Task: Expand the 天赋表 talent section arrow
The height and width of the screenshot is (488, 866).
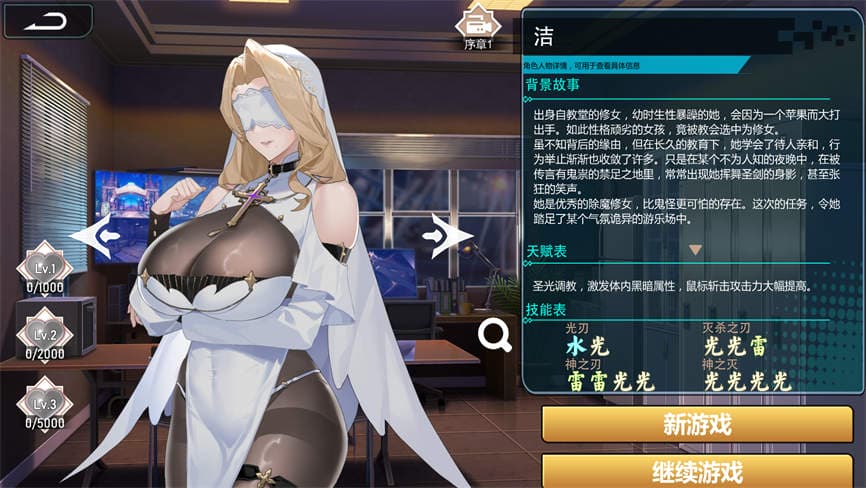Action: (695, 250)
